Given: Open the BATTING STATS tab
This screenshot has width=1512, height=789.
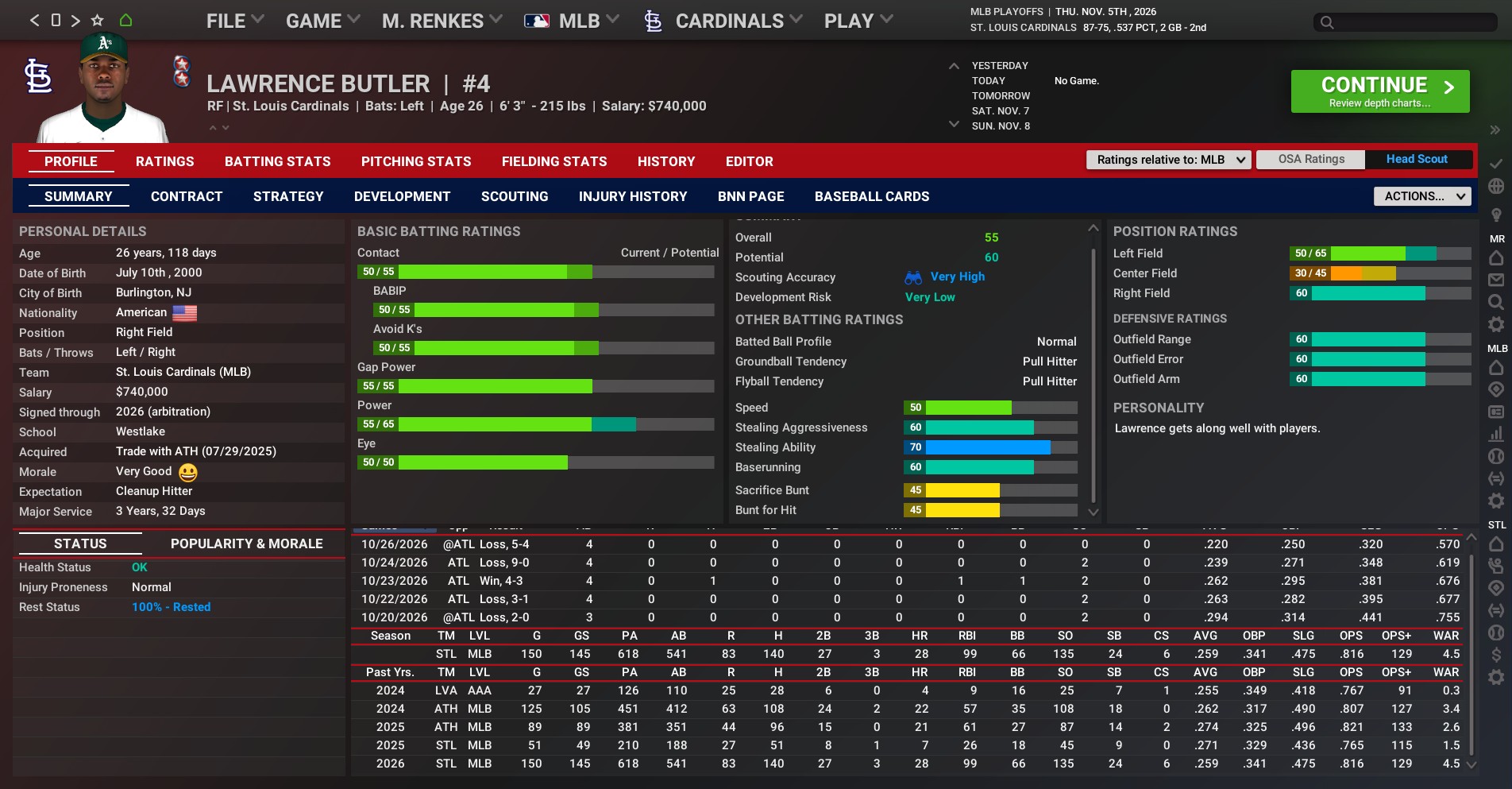Looking at the screenshot, I should 277,161.
